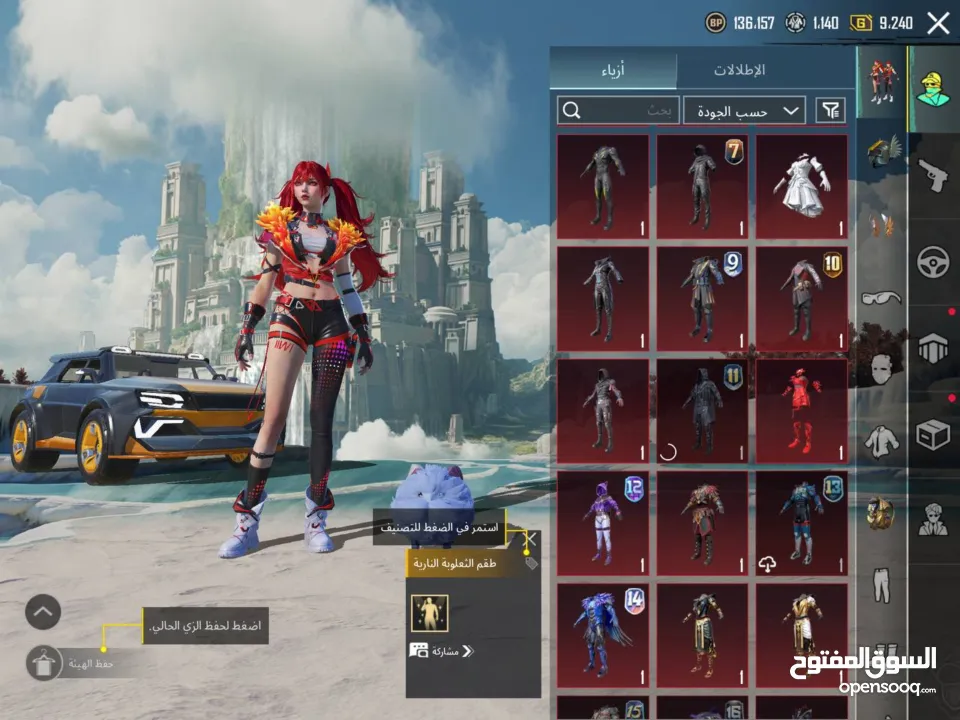Select the أزياء tab
Screen dimensions: 960x720
613,71
